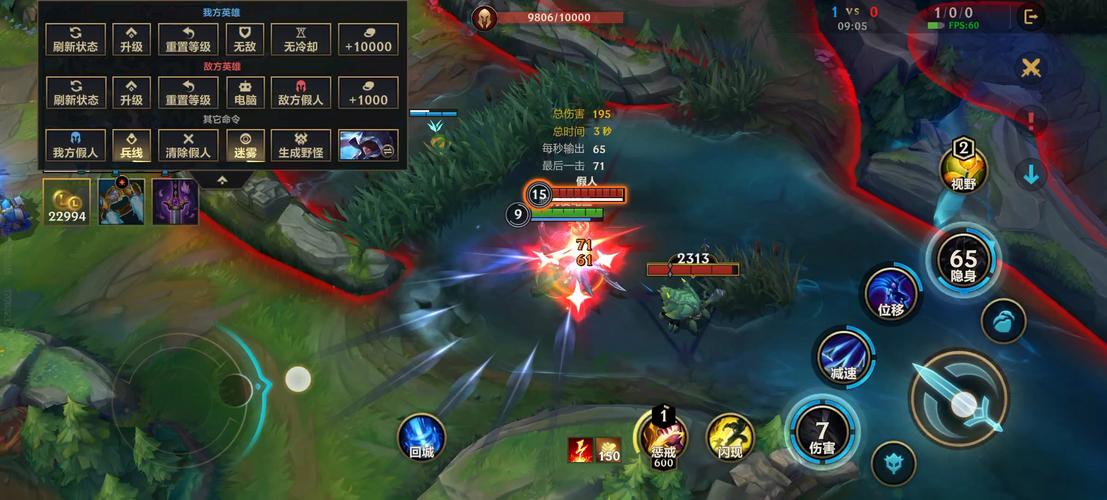Viewport: 1107px width, 500px height.
Task: Toggle the 兵线 minion waves button
Action: (x=132, y=145)
